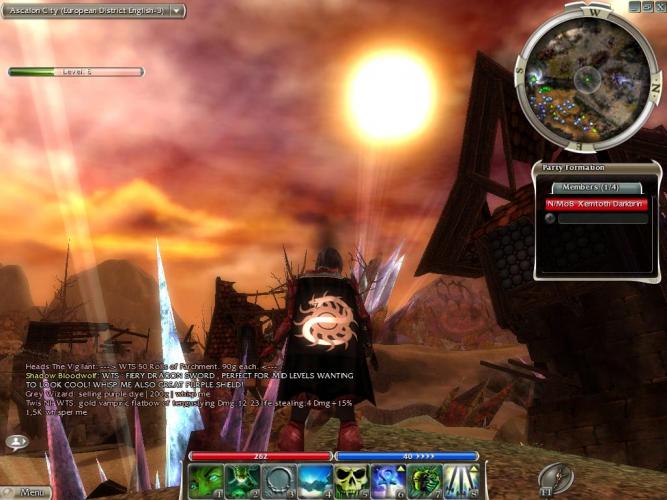Use the green winged creature skill in slot 2

pyautogui.click(x=241, y=481)
